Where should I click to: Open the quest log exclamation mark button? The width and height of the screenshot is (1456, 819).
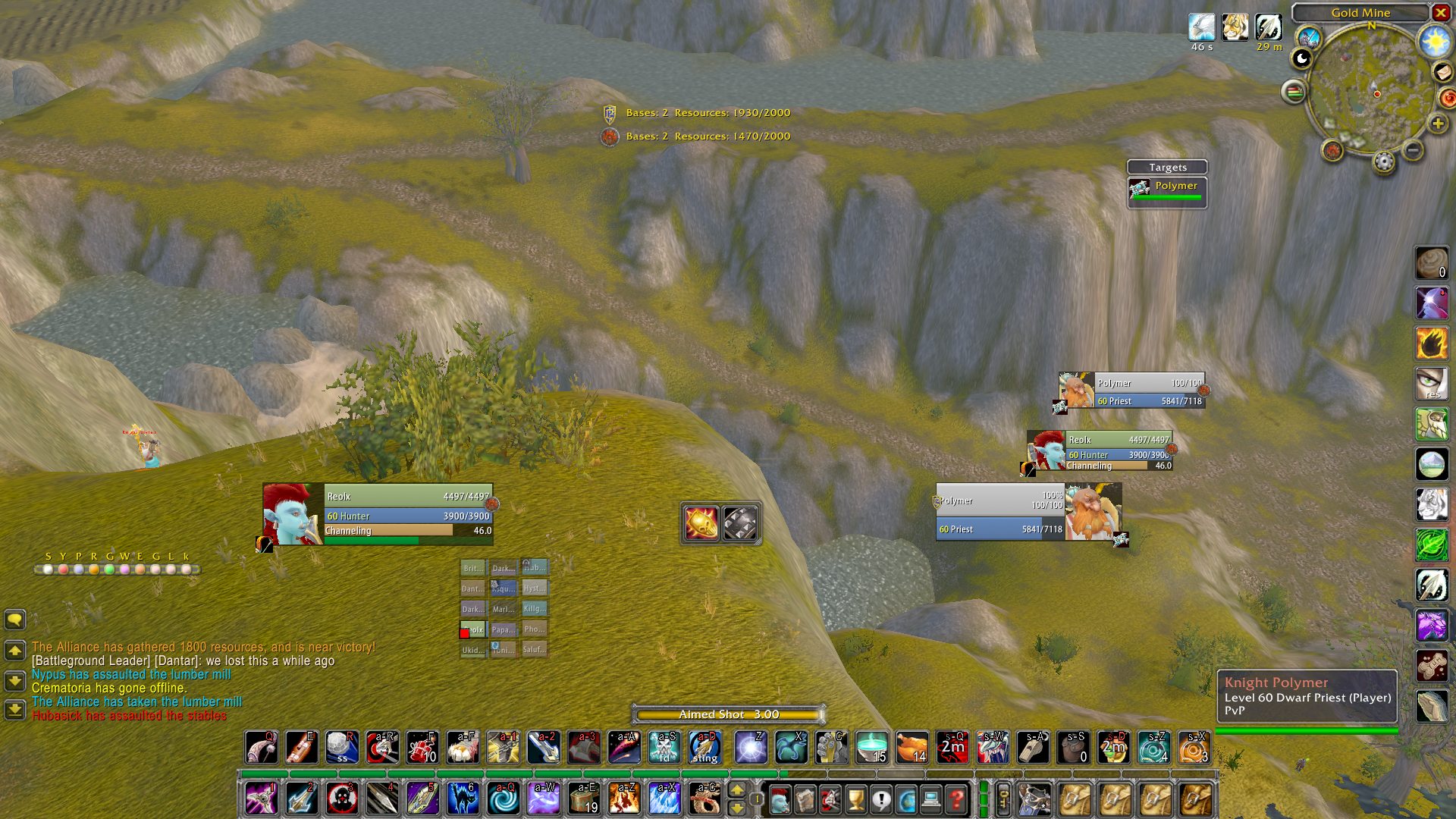(880, 799)
